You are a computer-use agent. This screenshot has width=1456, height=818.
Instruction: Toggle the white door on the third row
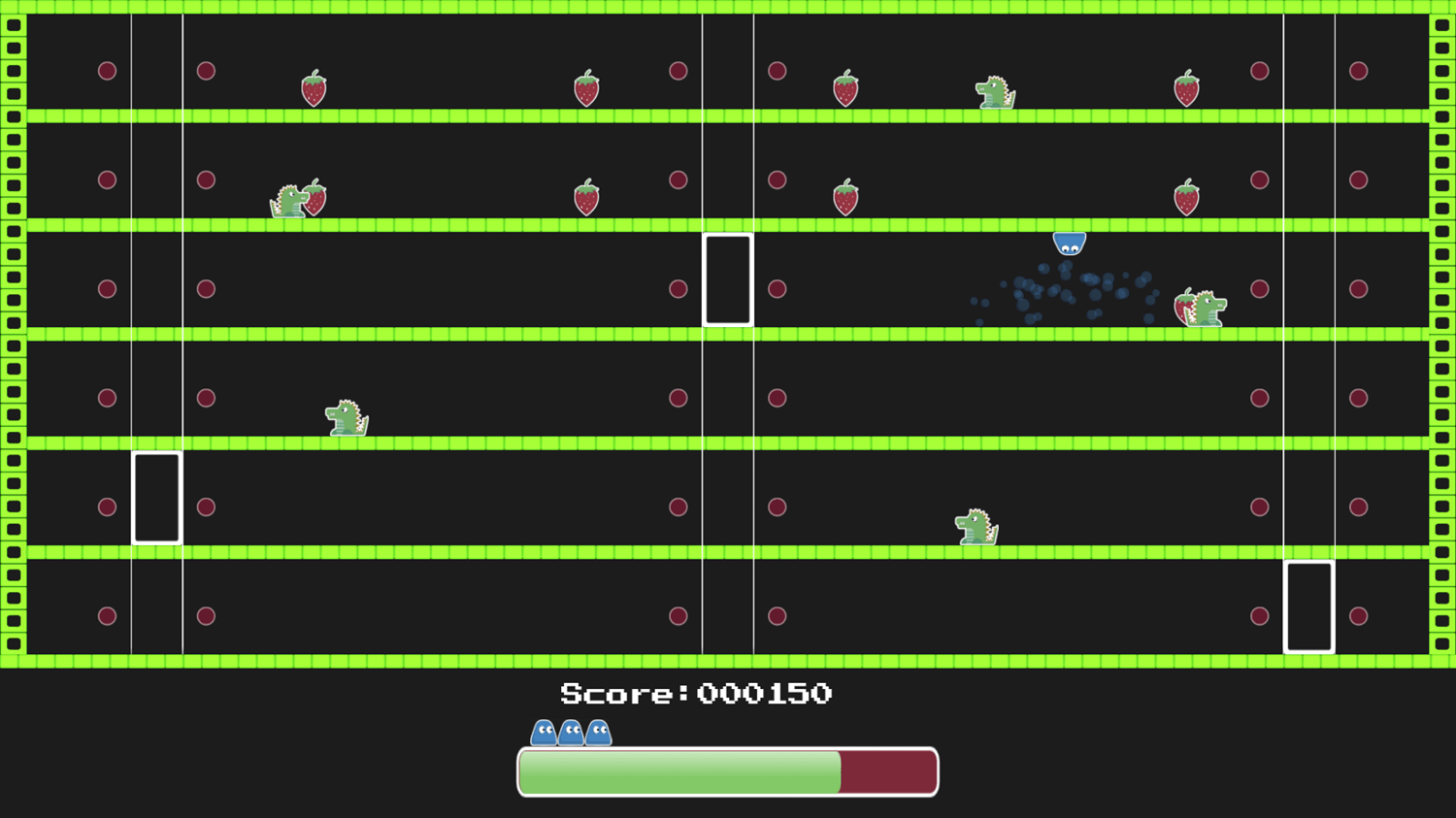pyautogui.click(x=729, y=279)
